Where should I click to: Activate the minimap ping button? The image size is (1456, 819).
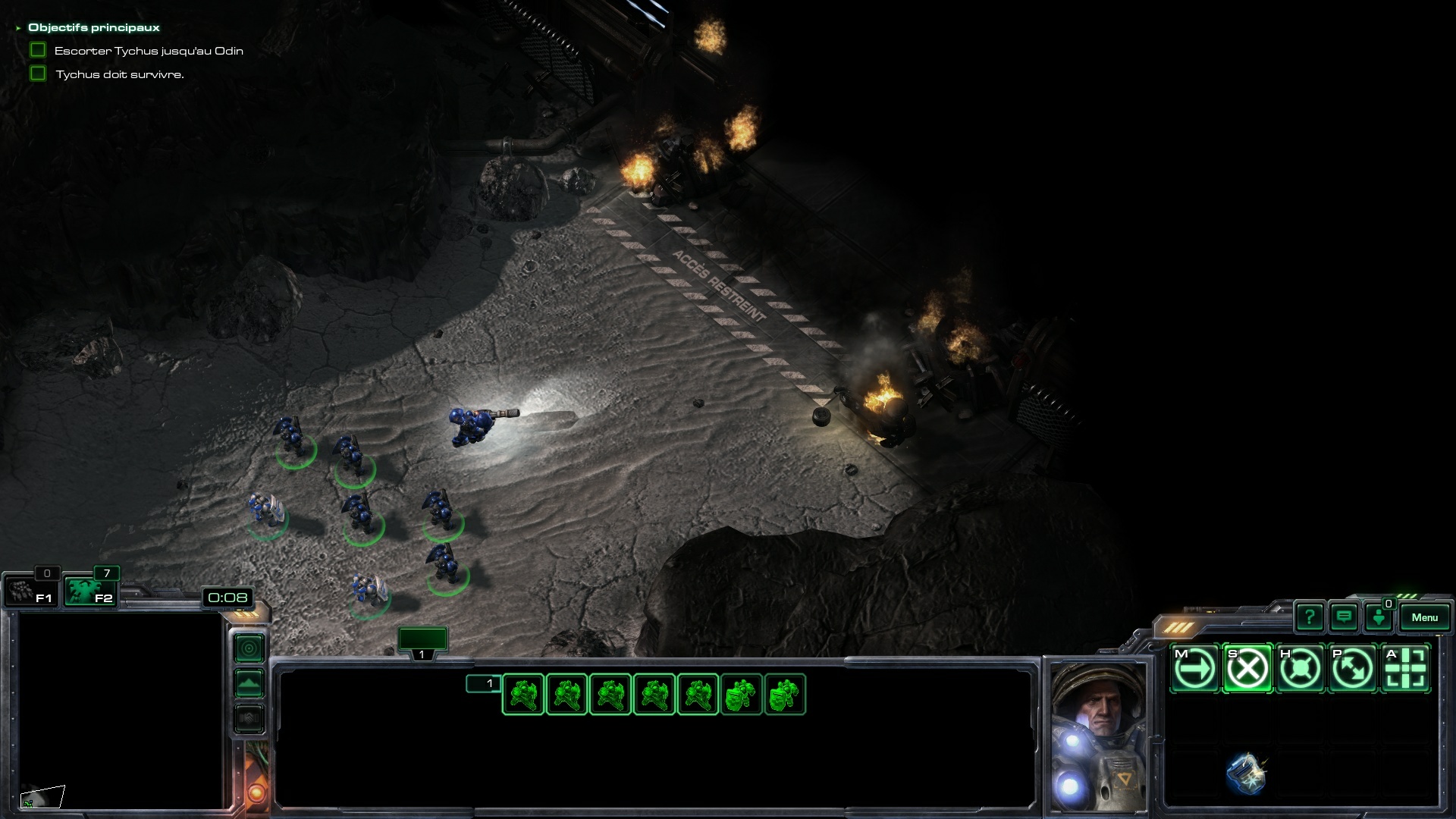point(249,648)
